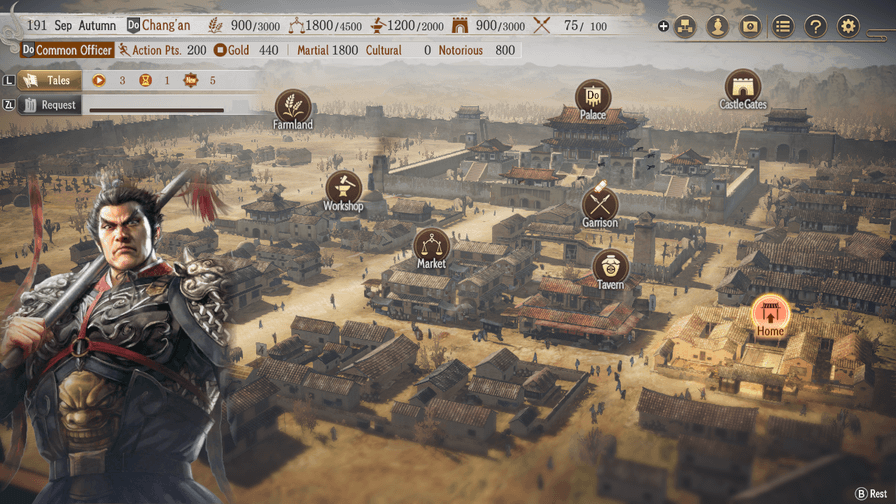The width and height of the screenshot is (896, 504).
Task: Open the Market
Action: tap(431, 245)
